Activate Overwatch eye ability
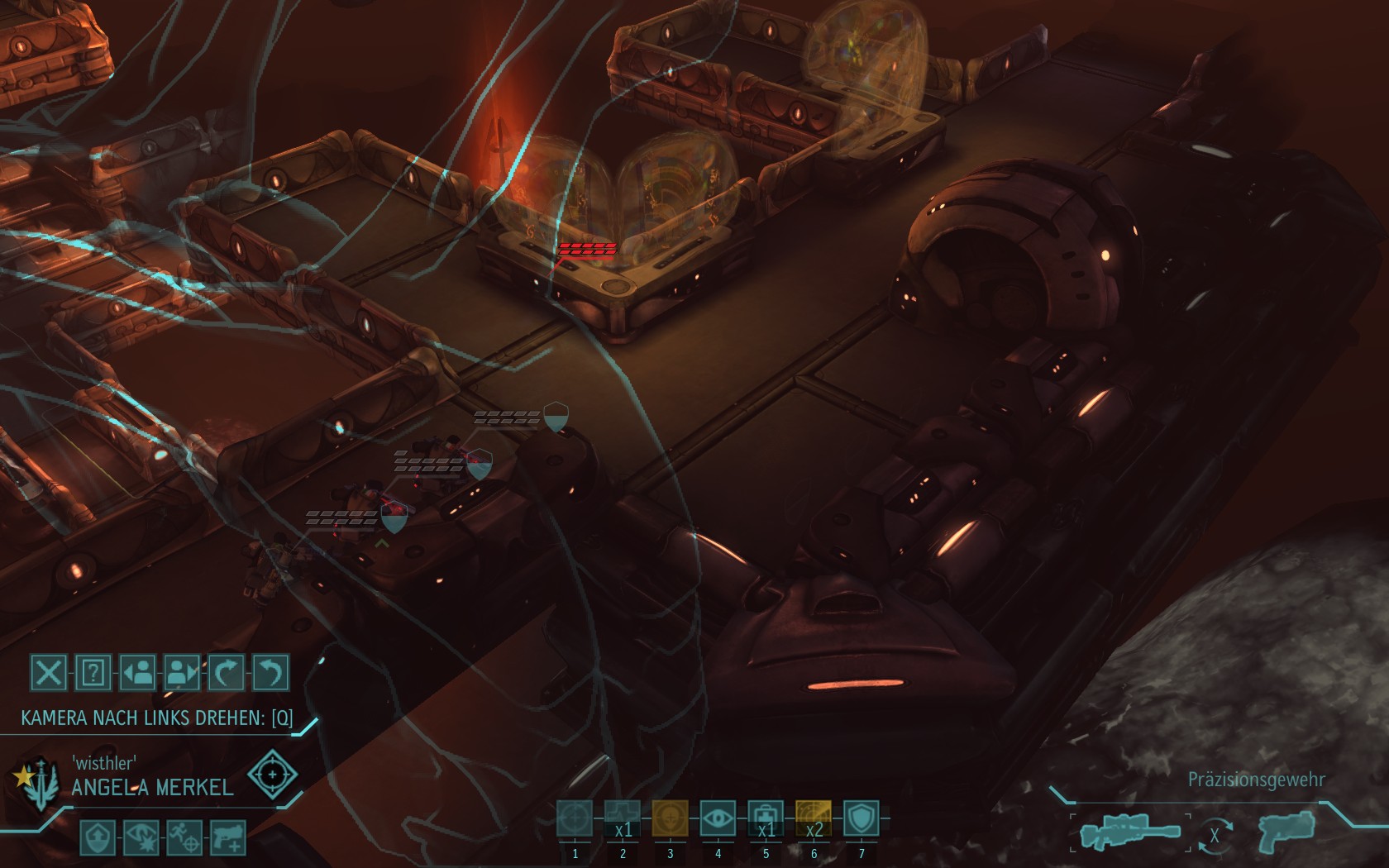The width and height of the screenshot is (1389, 868). click(x=718, y=818)
